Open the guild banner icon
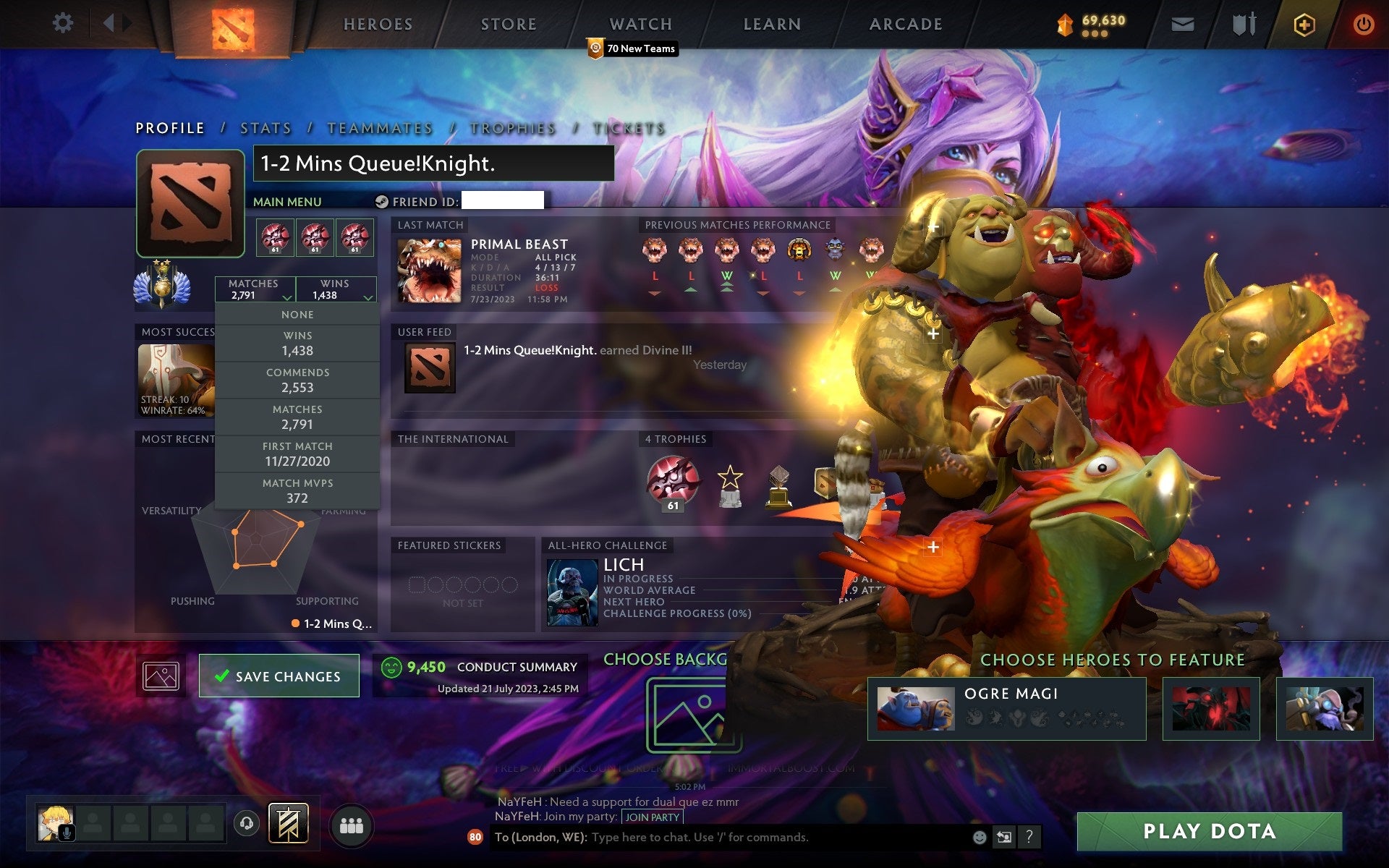This screenshot has height=868, width=1389. pos(288,822)
